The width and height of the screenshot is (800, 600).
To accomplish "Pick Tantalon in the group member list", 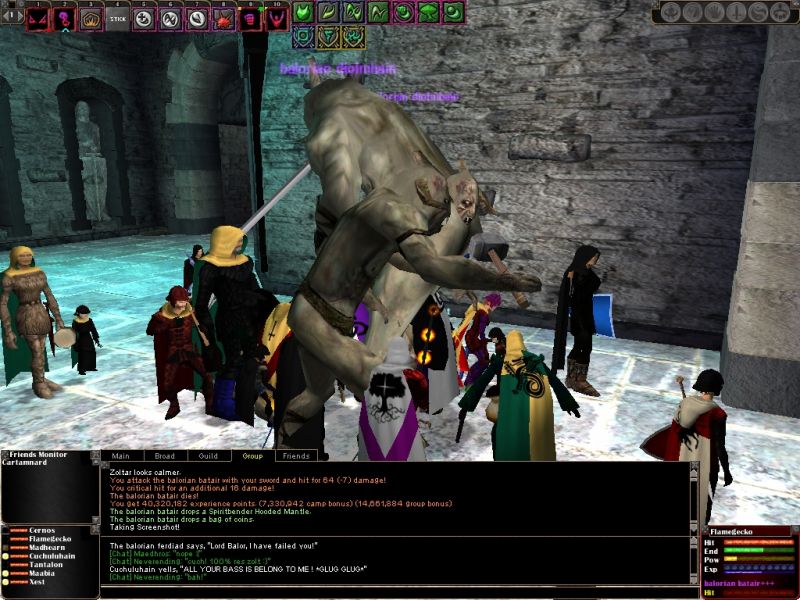I will (48, 564).
